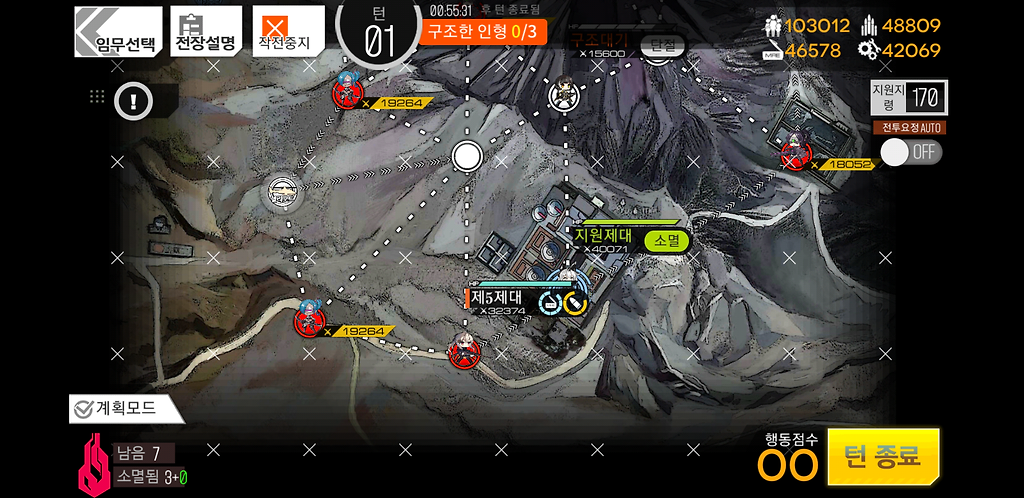This screenshot has width=1024, height=498.
Task: Select the 제5제대 echelon
Action: pyautogui.click(x=505, y=299)
